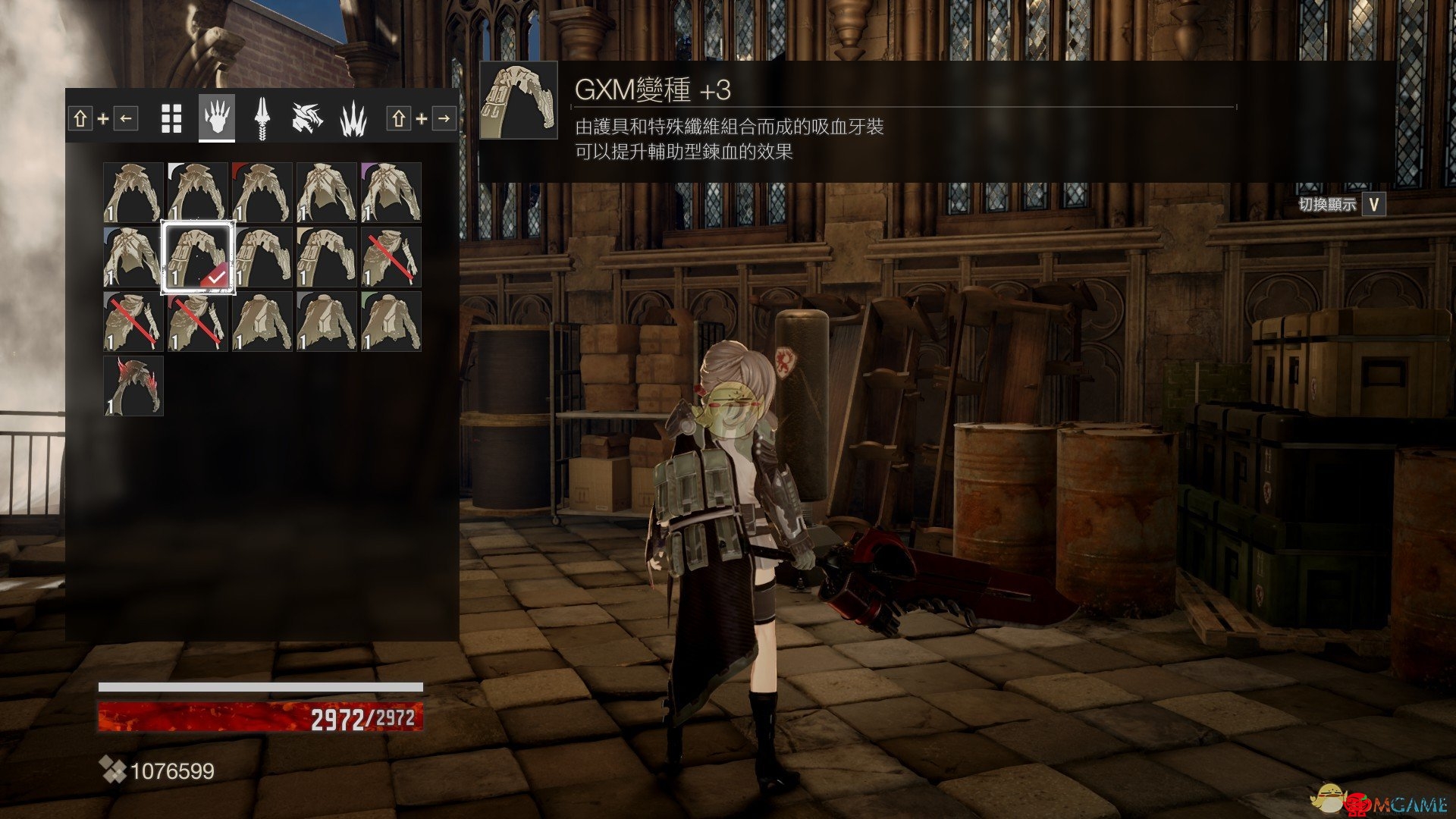
Task: Select the green-cornered jacket veil
Action: click(x=391, y=322)
